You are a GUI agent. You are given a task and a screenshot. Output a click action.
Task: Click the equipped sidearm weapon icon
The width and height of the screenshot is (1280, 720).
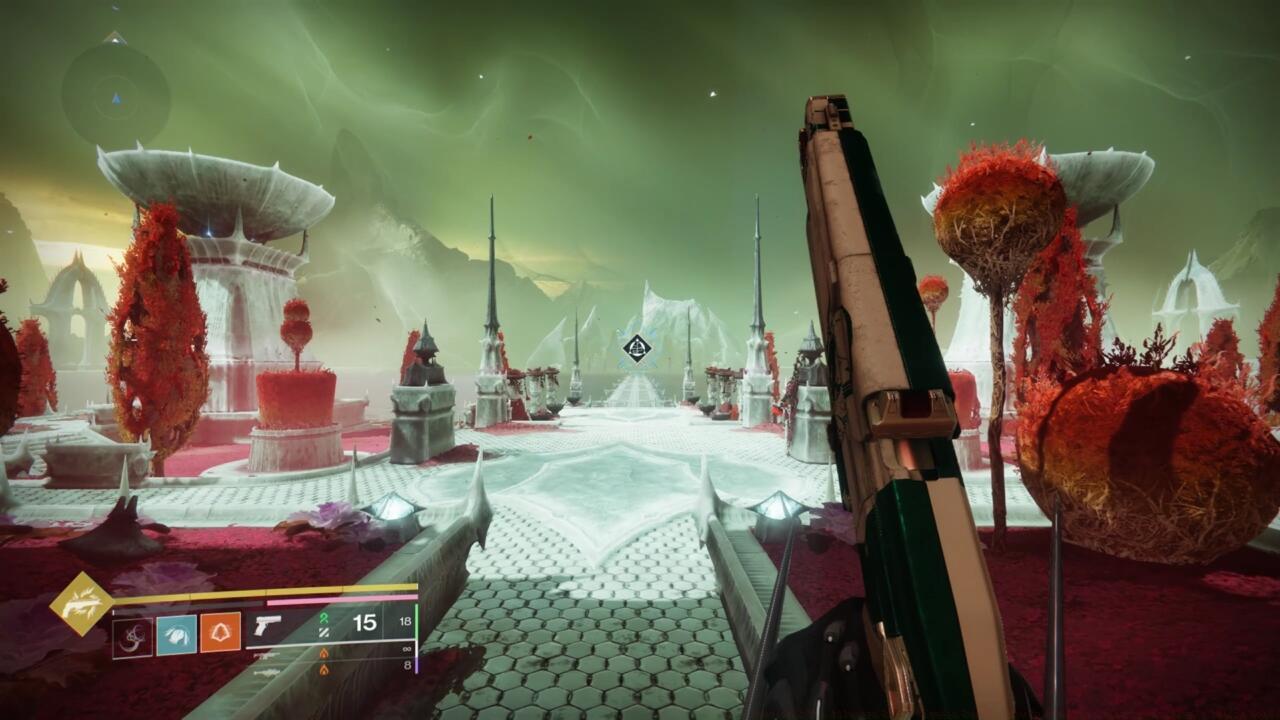coord(268,624)
